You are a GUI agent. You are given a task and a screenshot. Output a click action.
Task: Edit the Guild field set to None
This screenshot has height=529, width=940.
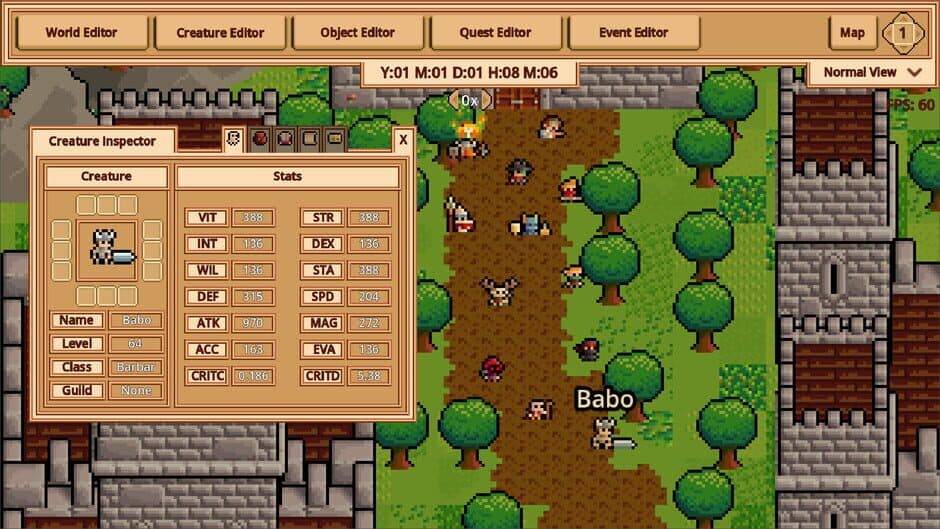click(136, 390)
